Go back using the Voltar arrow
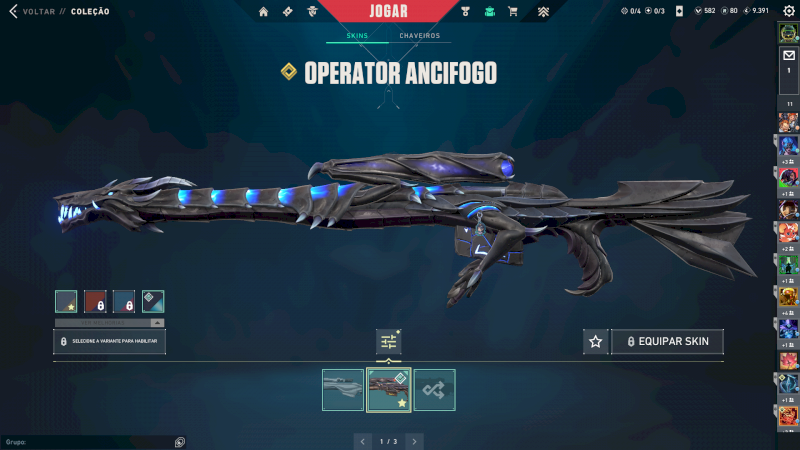This screenshot has height=450, width=800. point(13,11)
